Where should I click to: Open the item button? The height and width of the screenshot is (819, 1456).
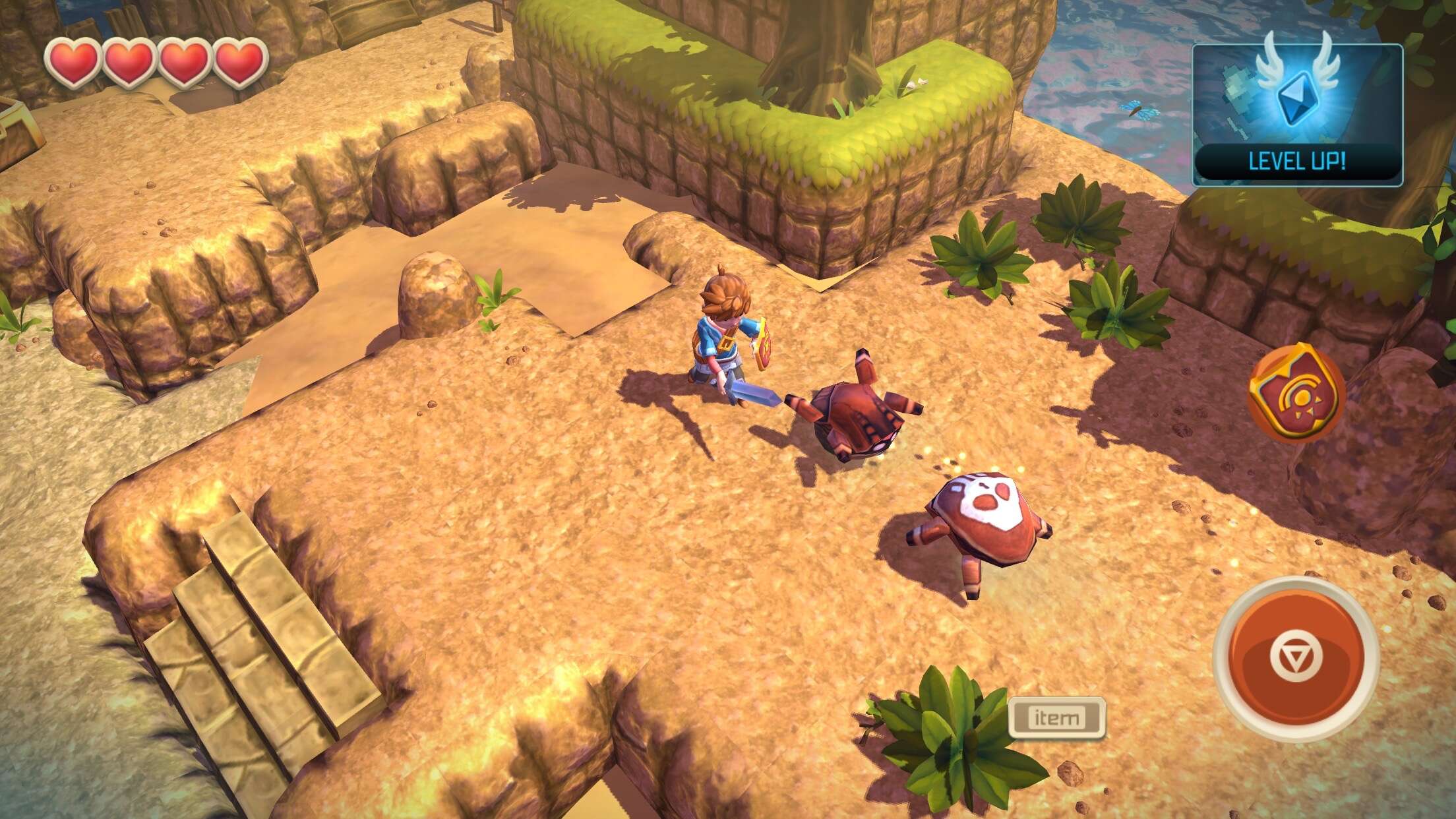pos(1056,717)
